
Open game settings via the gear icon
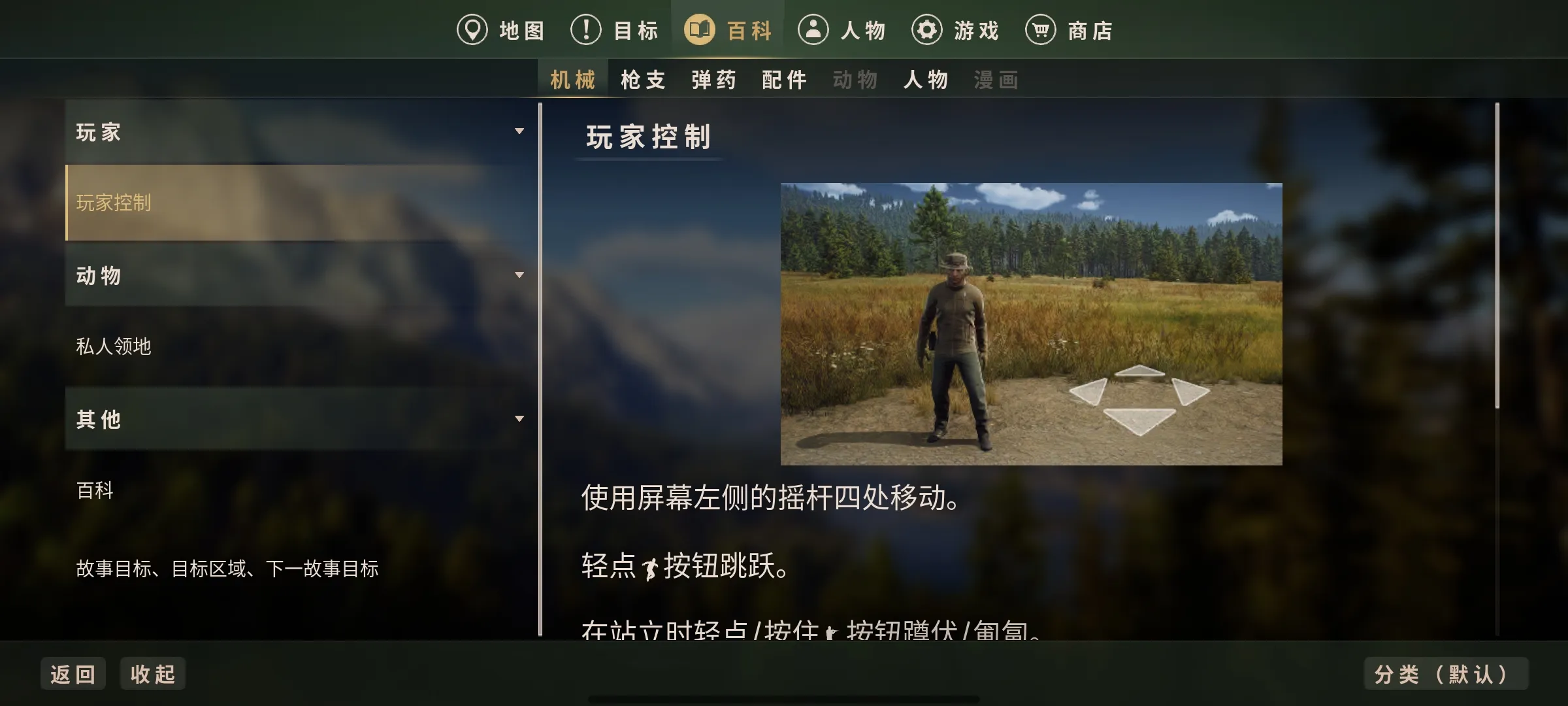[928, 29]
